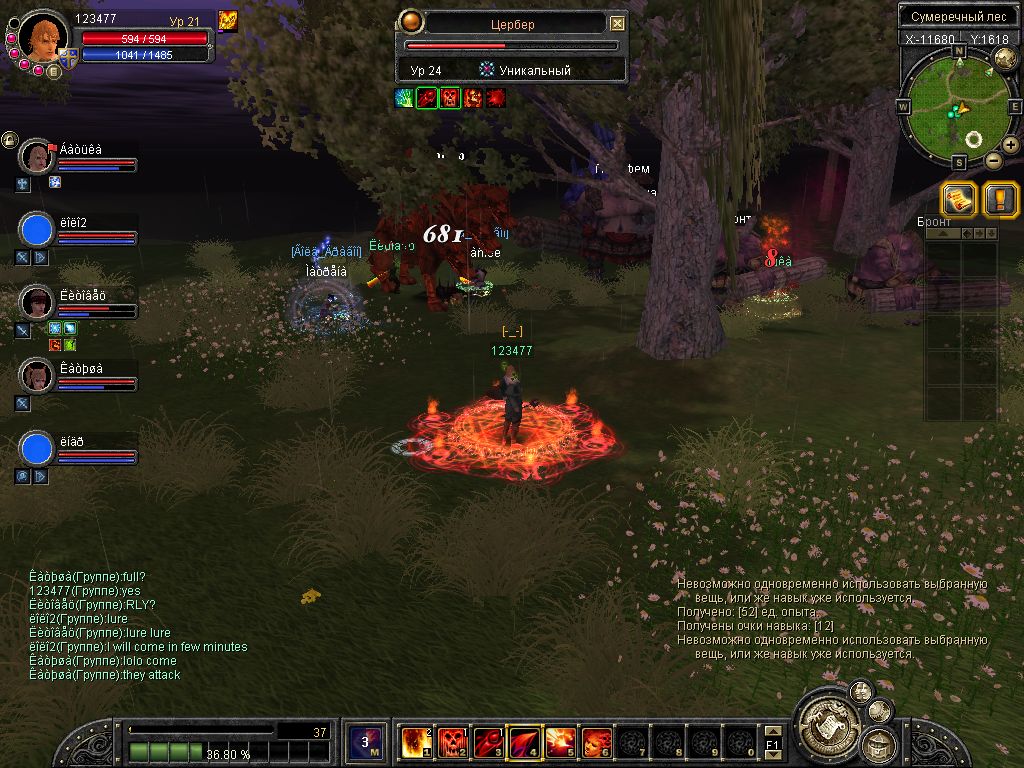The image size is (1024, 768).
Task: Switch hotbar page with the F1 up arrow
Action: click(772, 730)
